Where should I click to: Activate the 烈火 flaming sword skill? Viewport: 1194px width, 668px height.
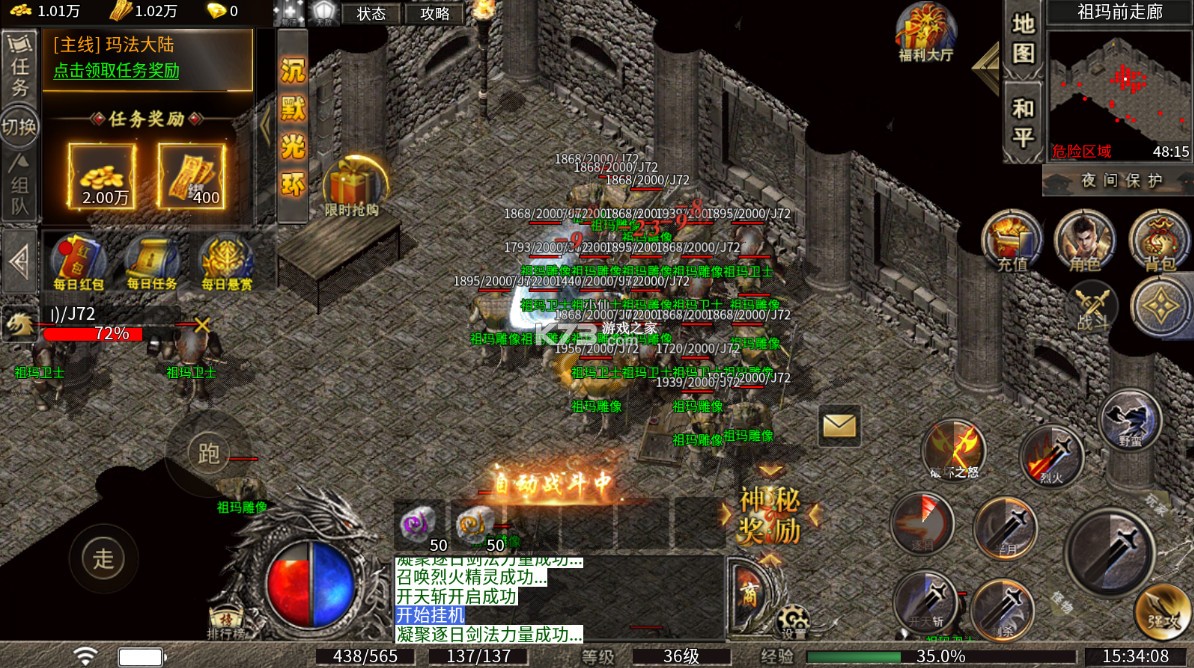click(x=1051, y=456)
